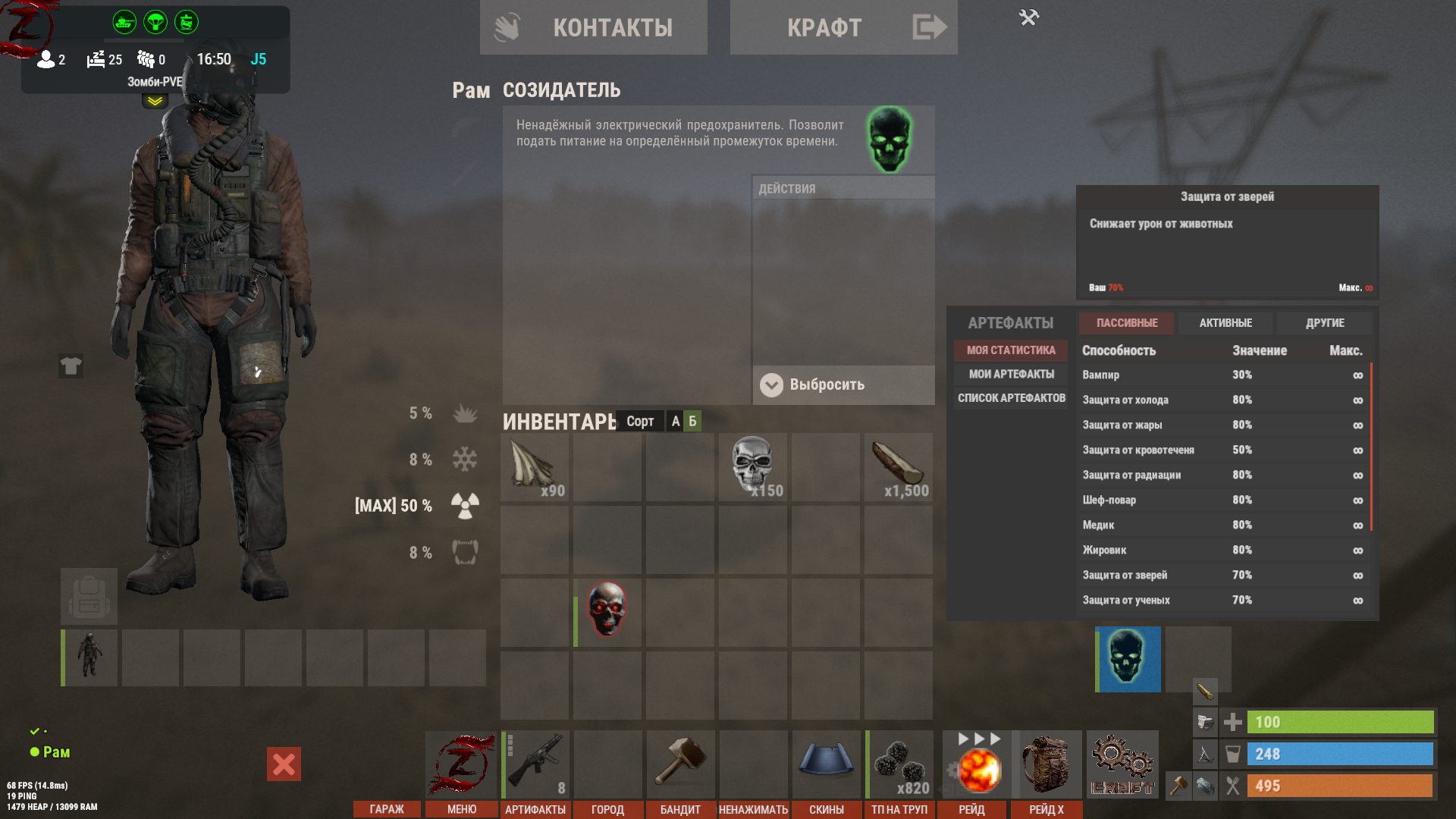Open the ГАРАЖ menu button
The image size is (1456, 819).
[x=387, y=809]
